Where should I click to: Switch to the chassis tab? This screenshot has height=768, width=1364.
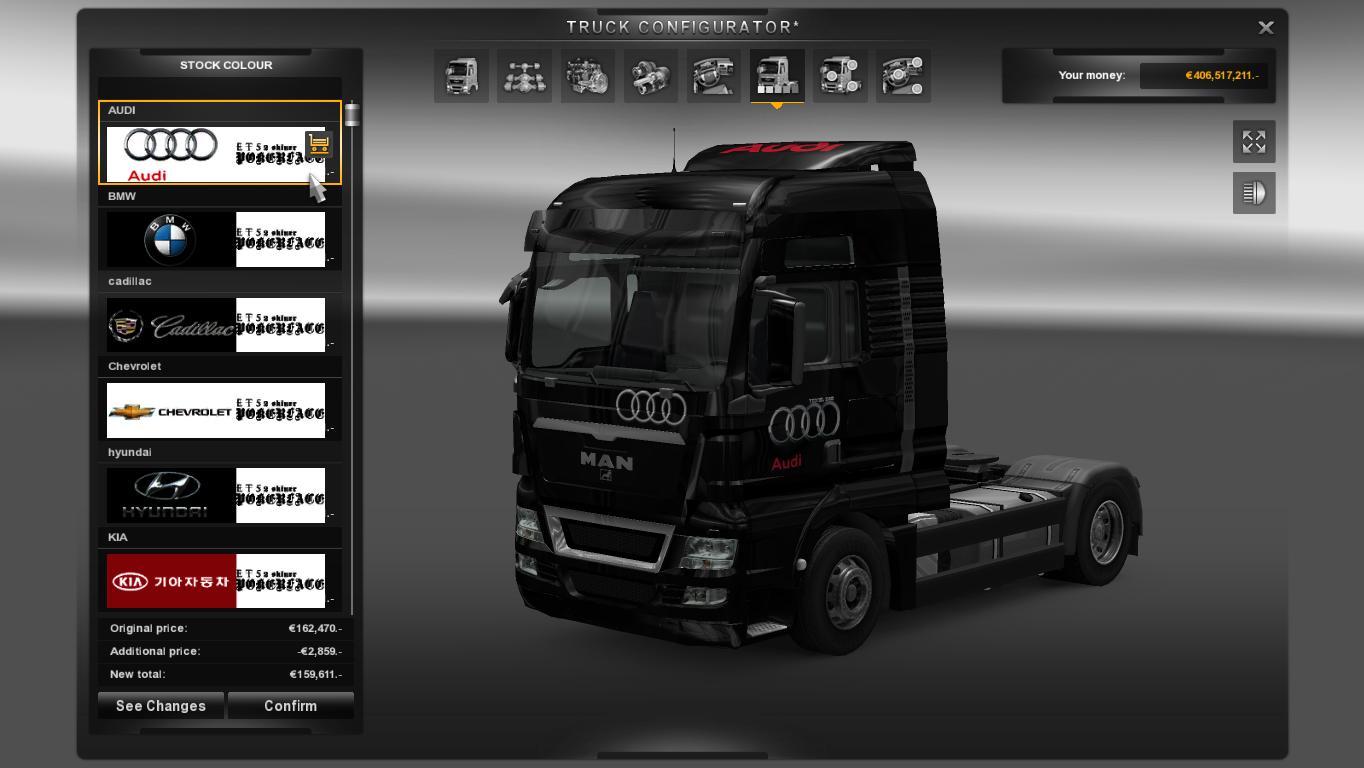[x=525, y=76]
